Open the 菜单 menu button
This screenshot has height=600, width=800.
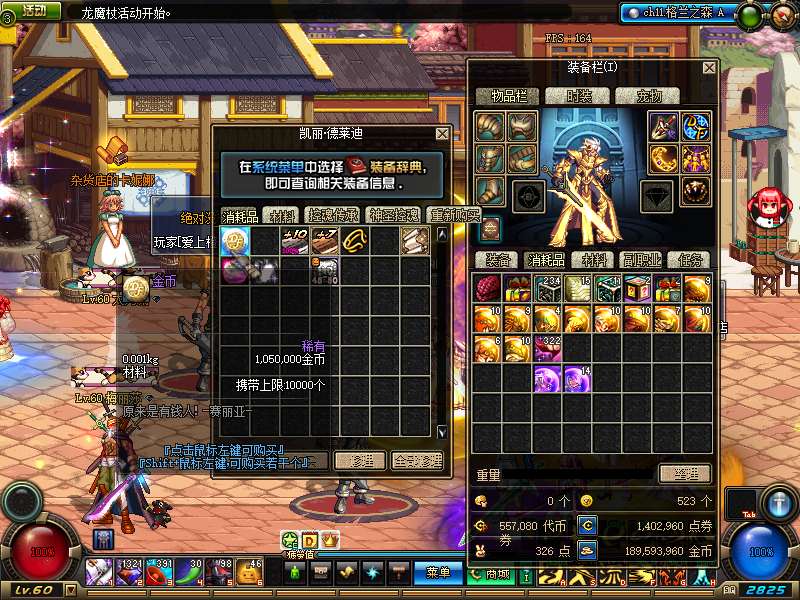[438, 573]
